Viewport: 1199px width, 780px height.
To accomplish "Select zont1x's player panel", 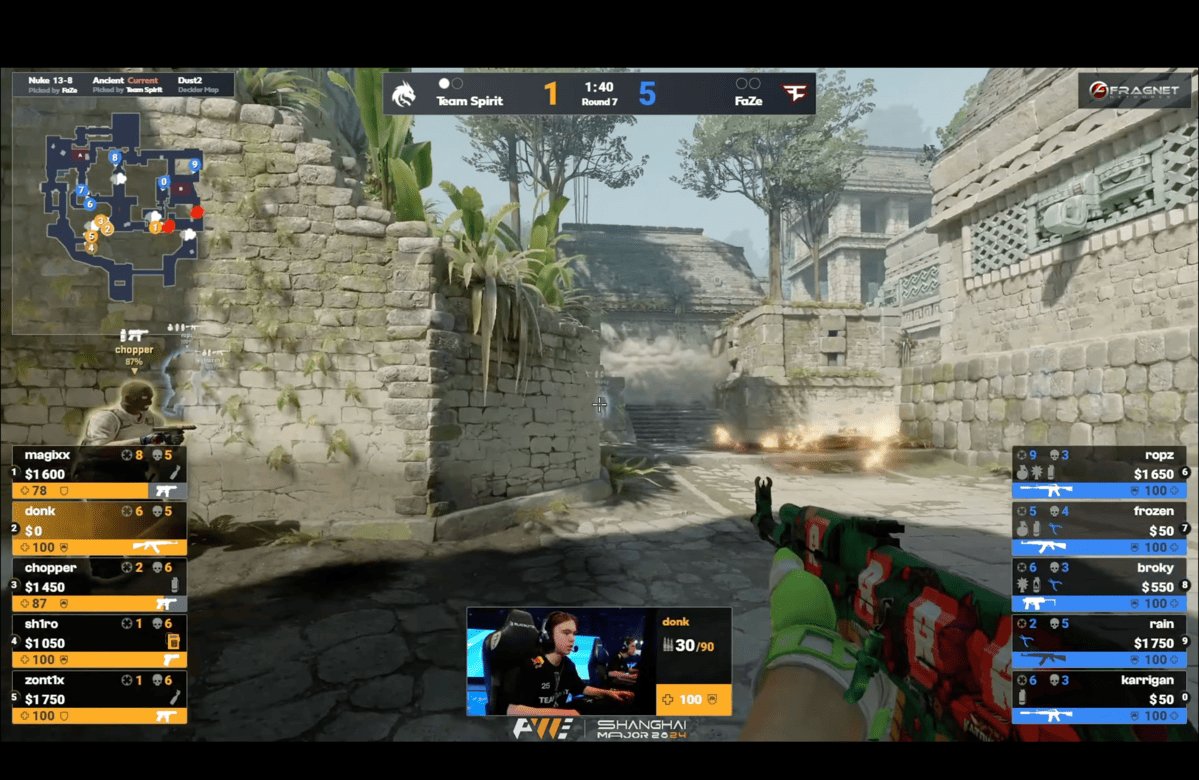I will click(x=99, y=697).
